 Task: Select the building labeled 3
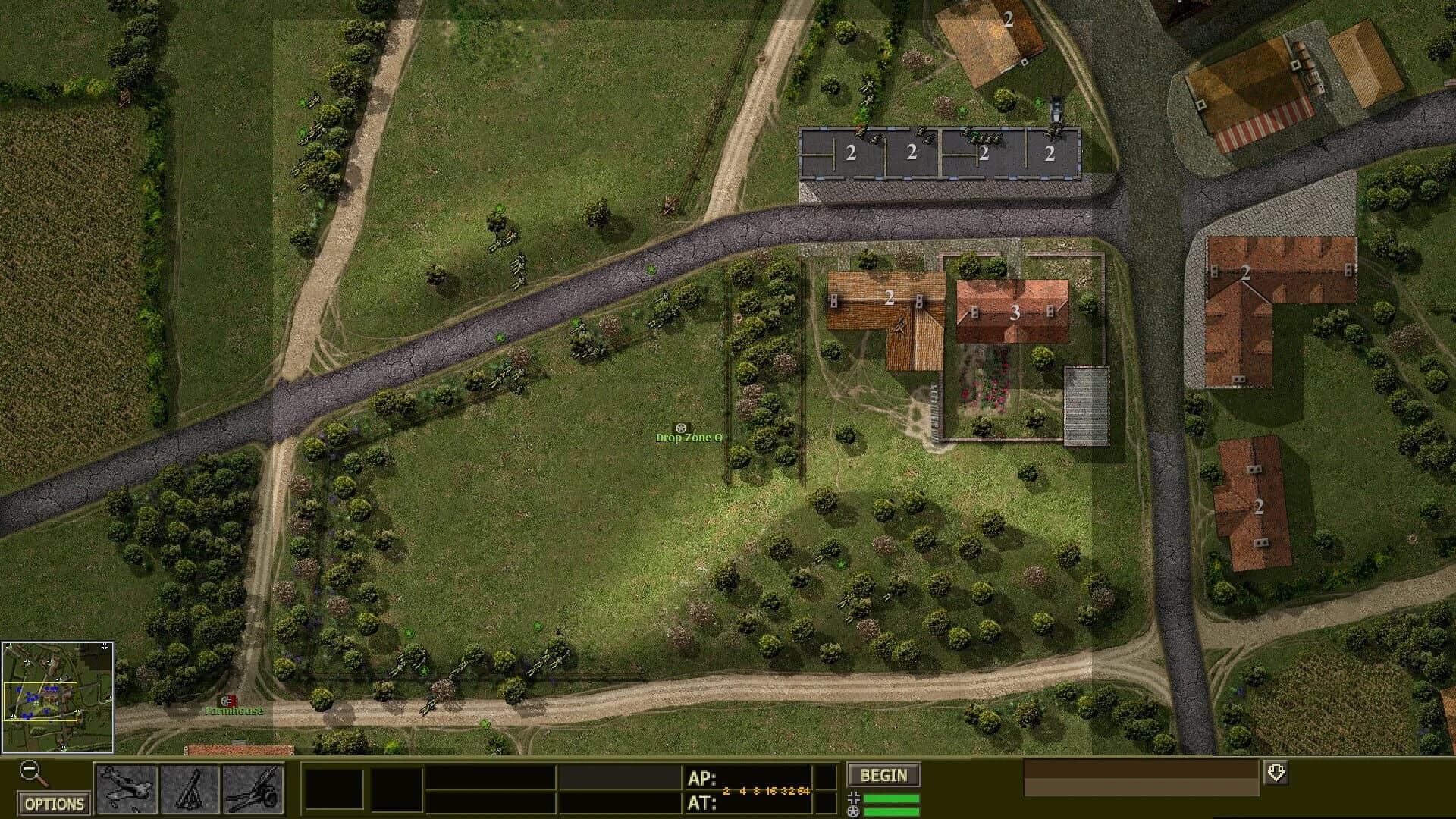1014,311
